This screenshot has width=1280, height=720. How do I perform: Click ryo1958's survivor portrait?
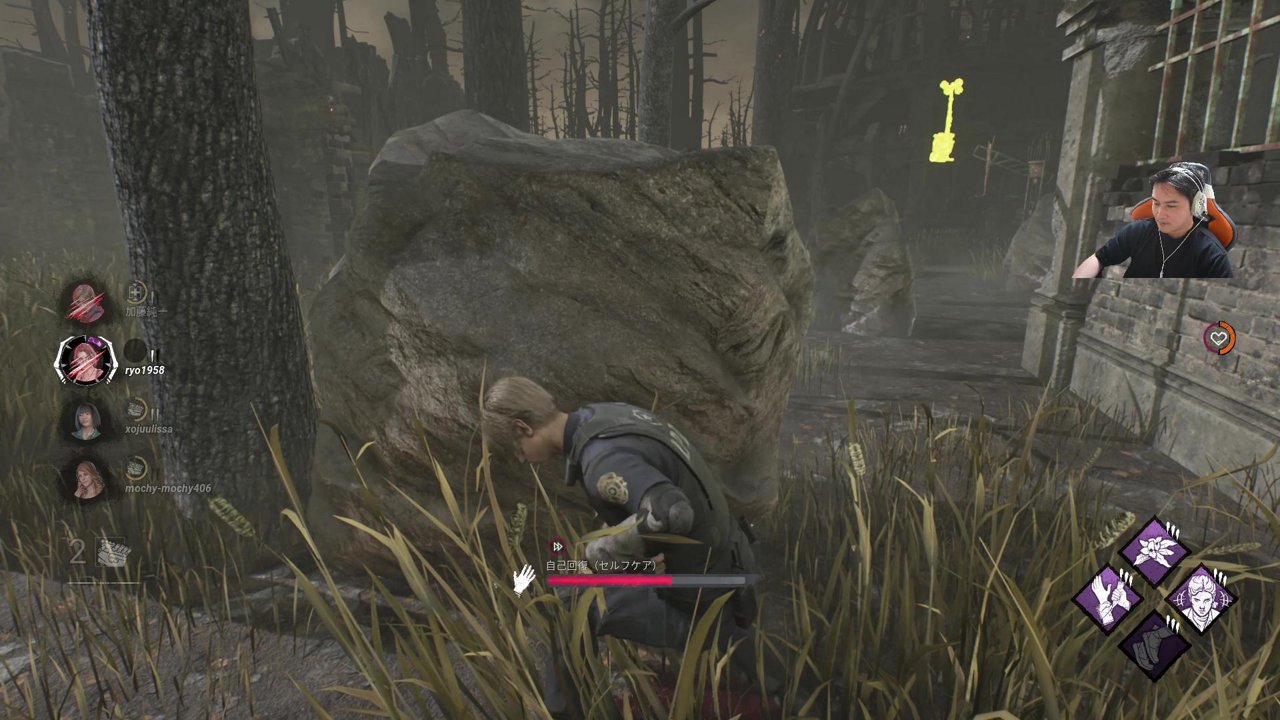pos(86,360)
